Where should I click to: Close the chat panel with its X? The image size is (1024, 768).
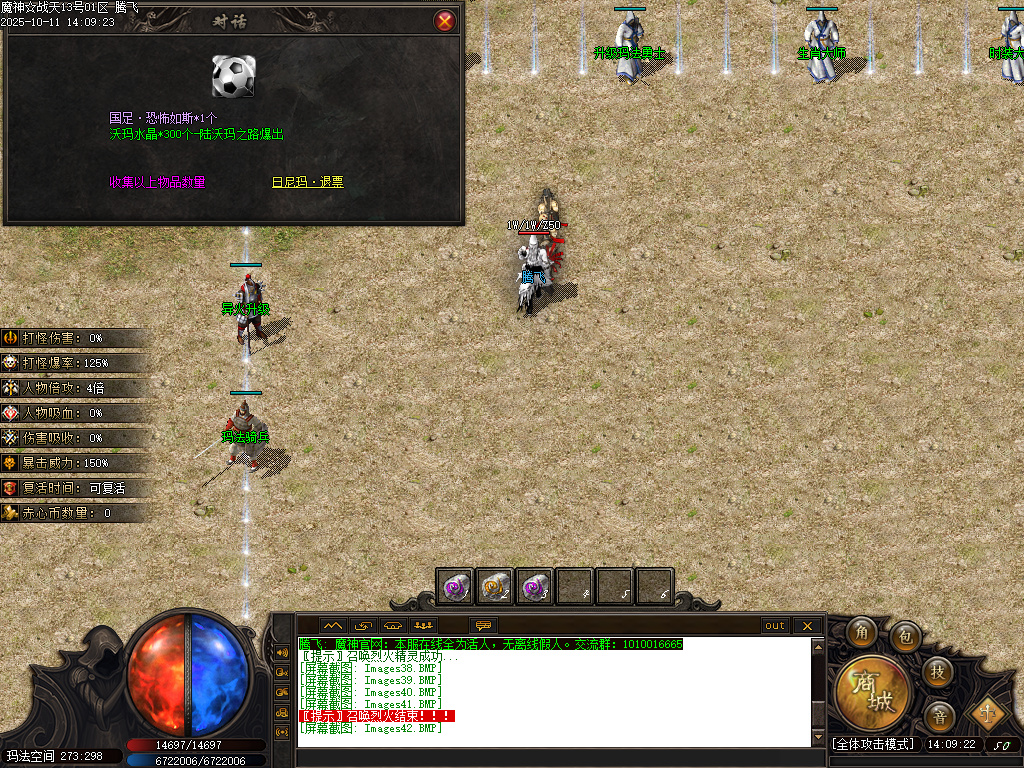point(807,626)
